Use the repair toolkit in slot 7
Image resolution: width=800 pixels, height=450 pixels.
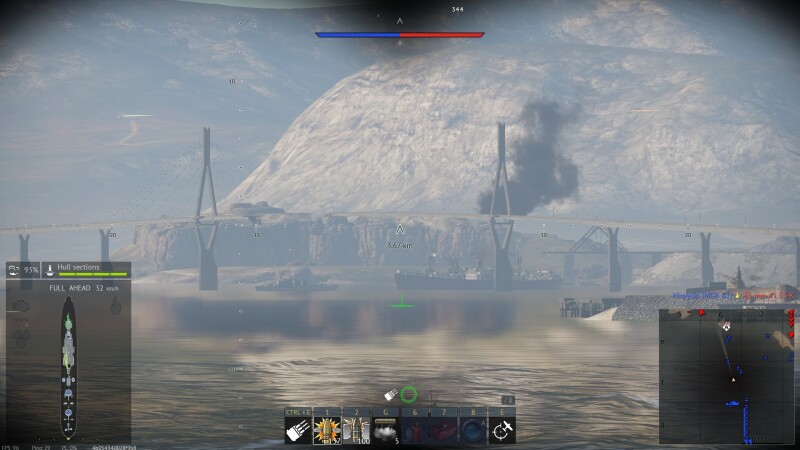tap(444, 430)
